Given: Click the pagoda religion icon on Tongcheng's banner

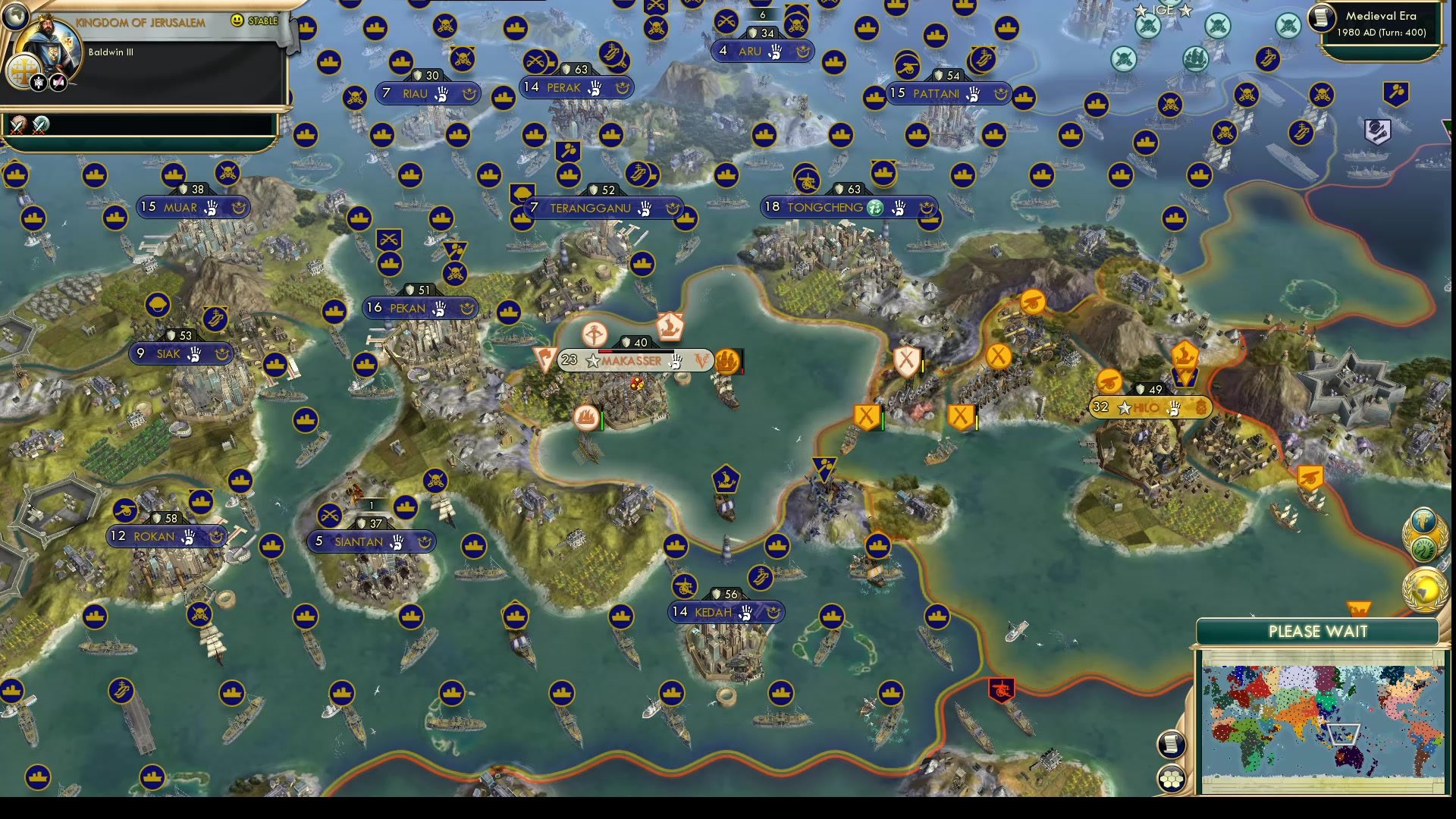Looking at the screenshot, I should point(874,208).
